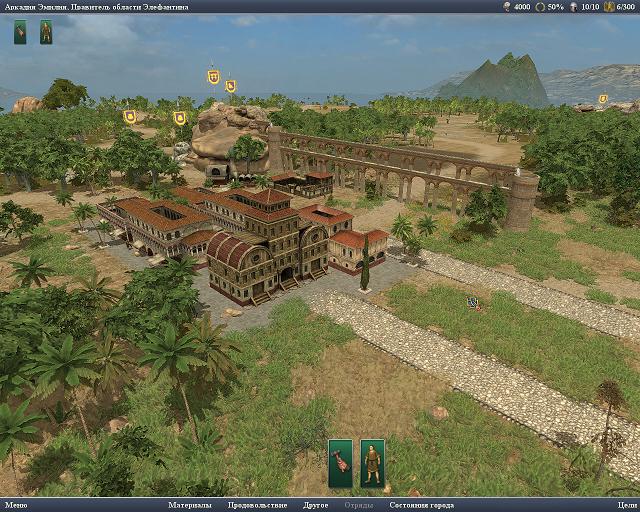
Task: Select the large hammer build card
Action: click(x=340, y=463)
